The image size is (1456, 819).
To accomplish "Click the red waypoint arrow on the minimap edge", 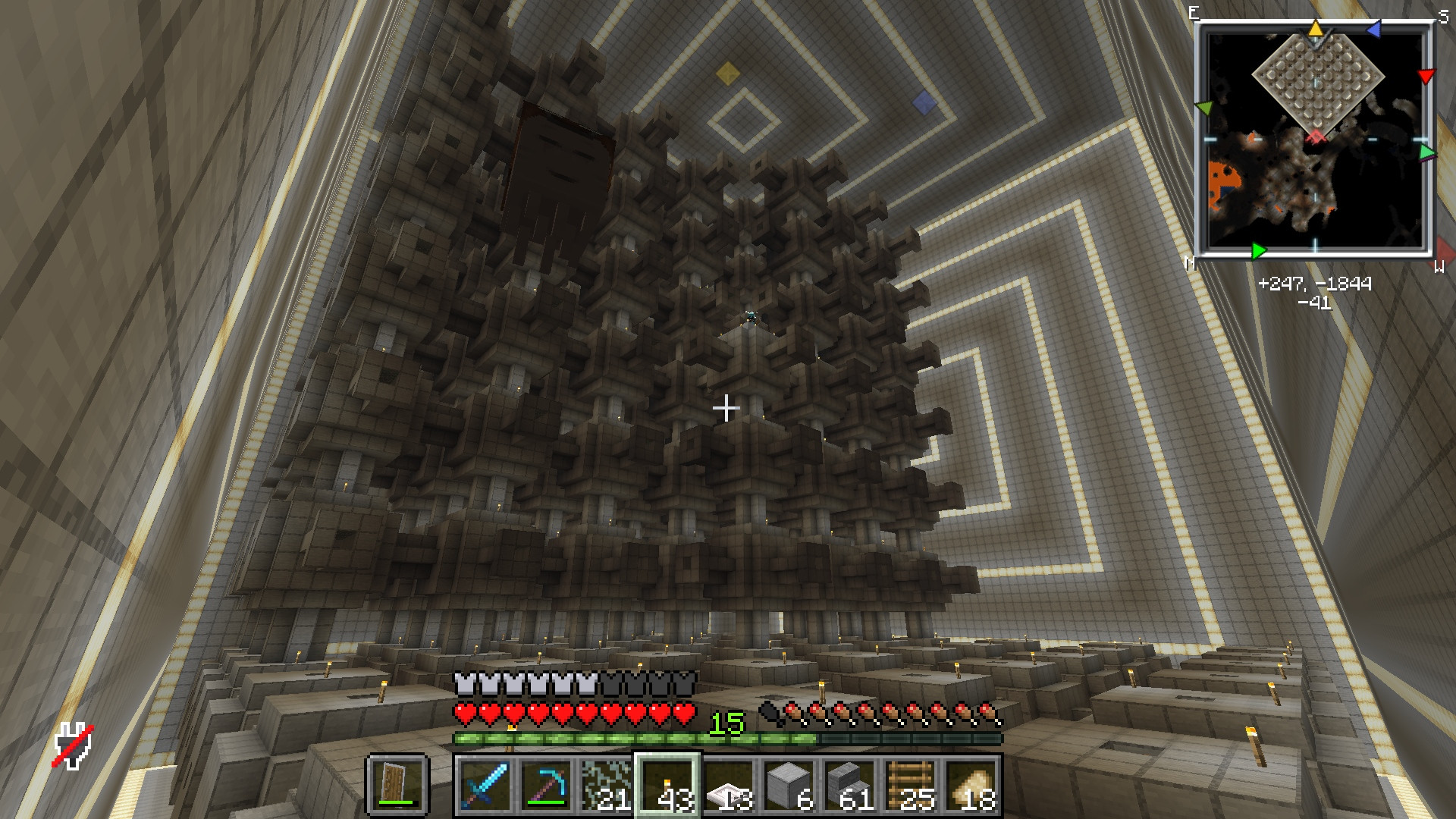I will (1426, 75).
